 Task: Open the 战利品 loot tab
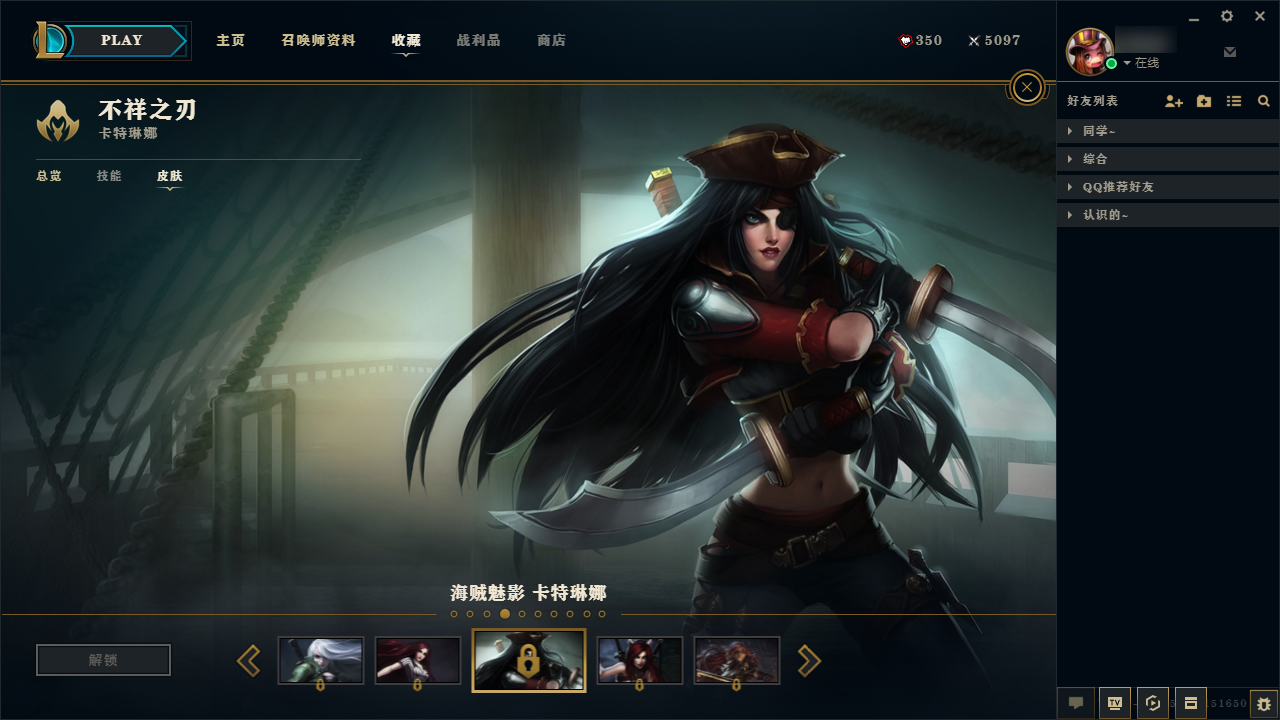pos(478,41)
